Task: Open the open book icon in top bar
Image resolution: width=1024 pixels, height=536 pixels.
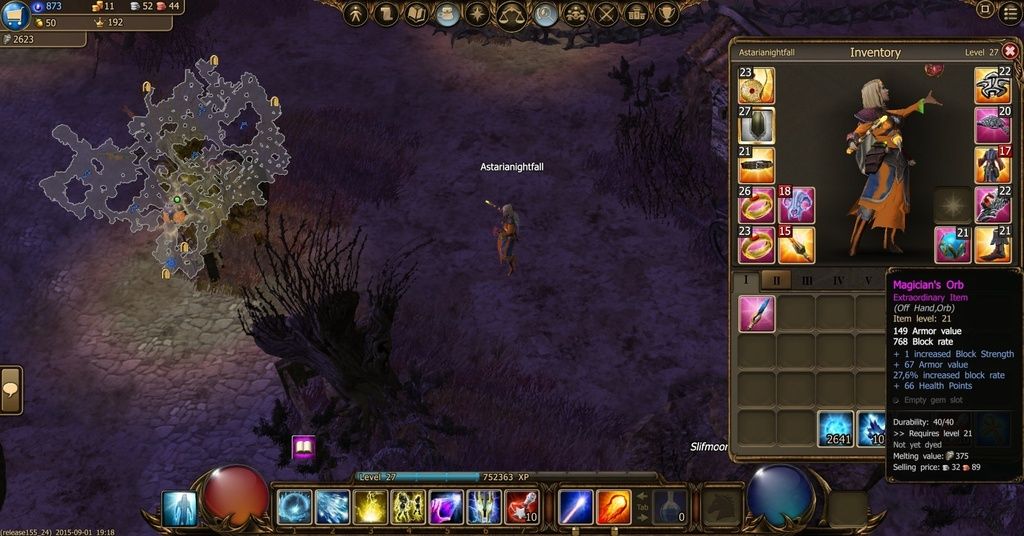Action: click(417, 14)
